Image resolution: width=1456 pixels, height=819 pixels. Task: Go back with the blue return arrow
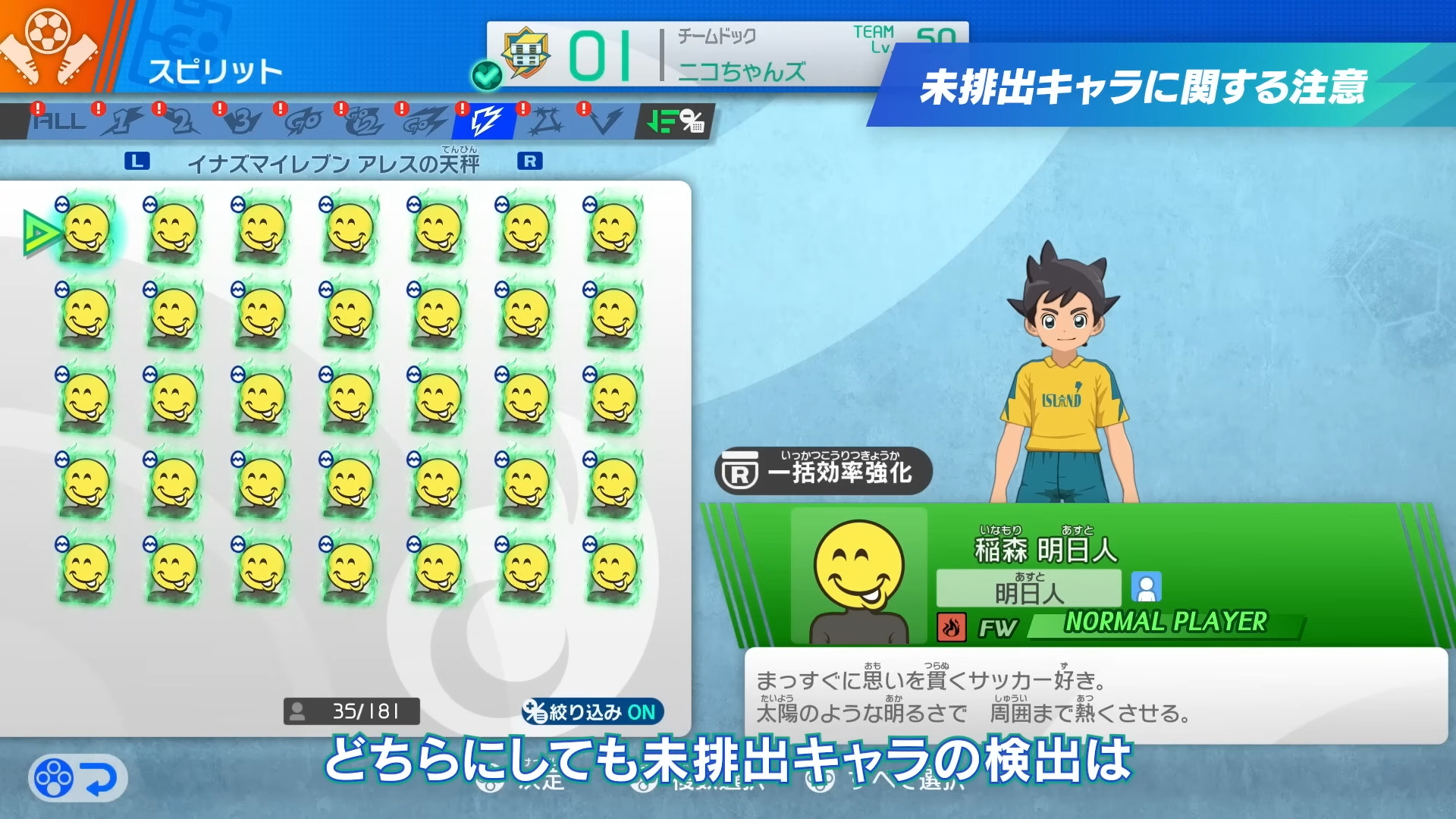[x=78, y=778]
